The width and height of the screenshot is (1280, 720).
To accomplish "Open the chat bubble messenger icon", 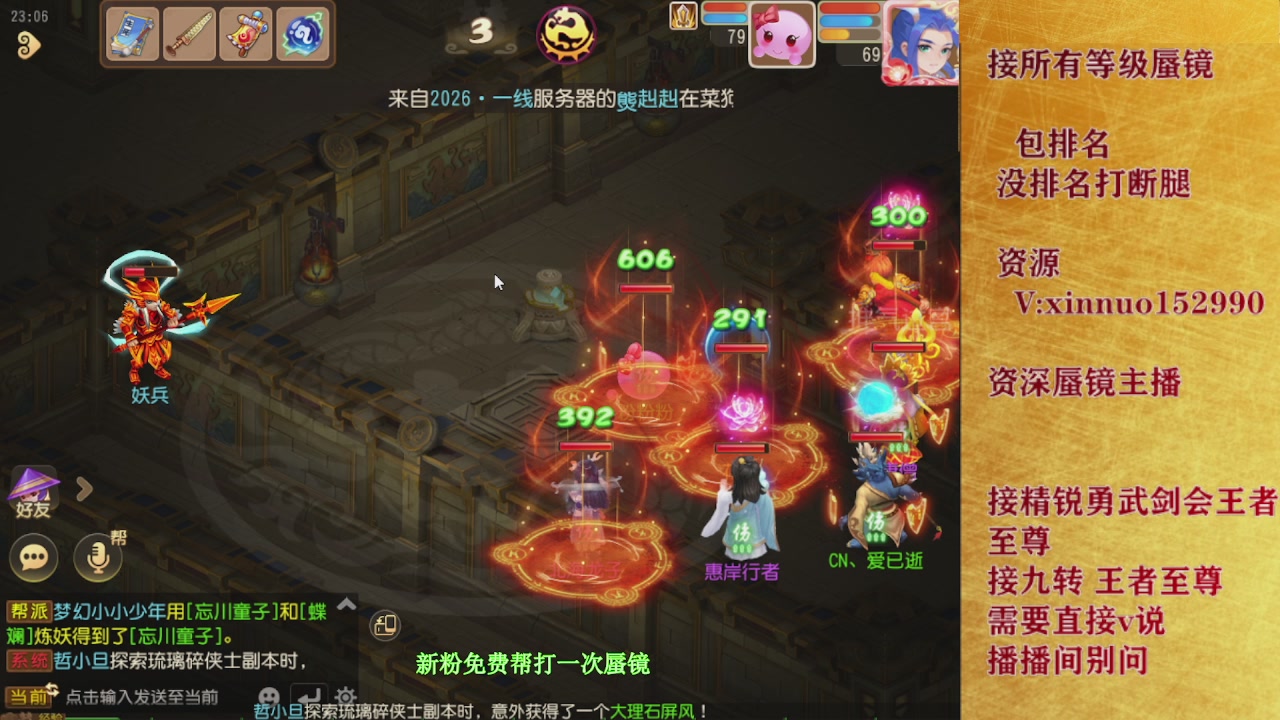I will 33,558.
